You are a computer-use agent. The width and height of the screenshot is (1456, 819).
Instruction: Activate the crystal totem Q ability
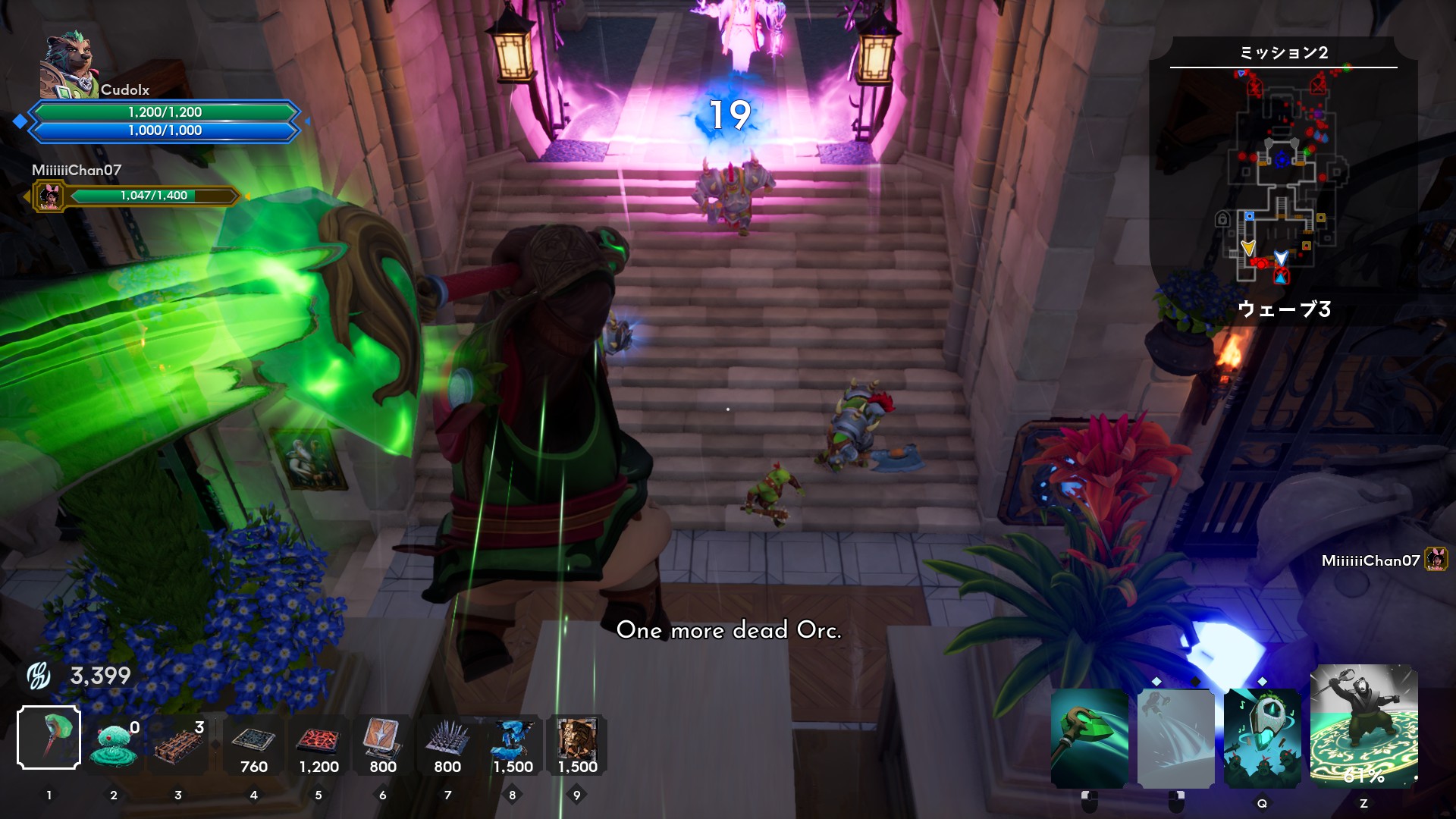click(x=1263, y=738)
